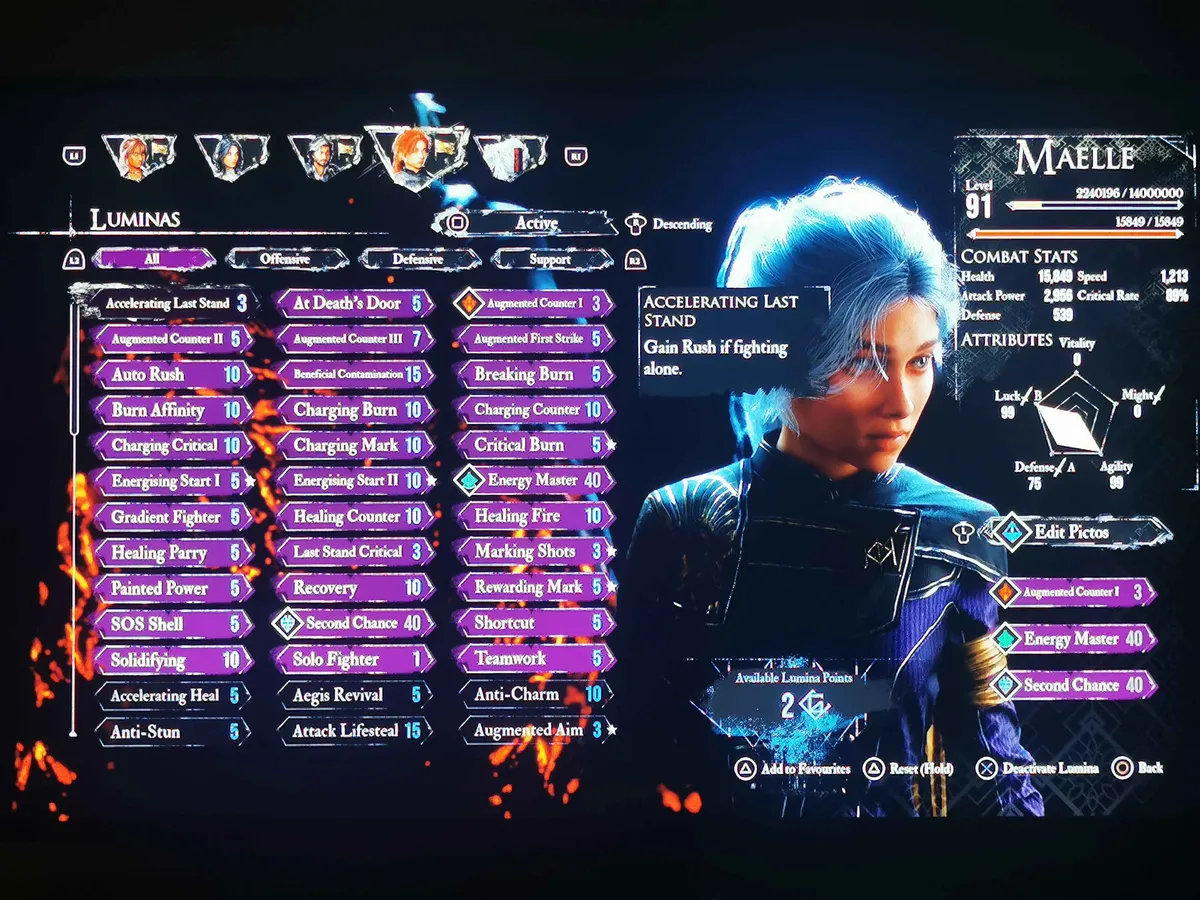Pick the Energy Master lumina in the list
Image resolution: width=1200 pixels, height=900 pixels.
[x=534, y=481]
